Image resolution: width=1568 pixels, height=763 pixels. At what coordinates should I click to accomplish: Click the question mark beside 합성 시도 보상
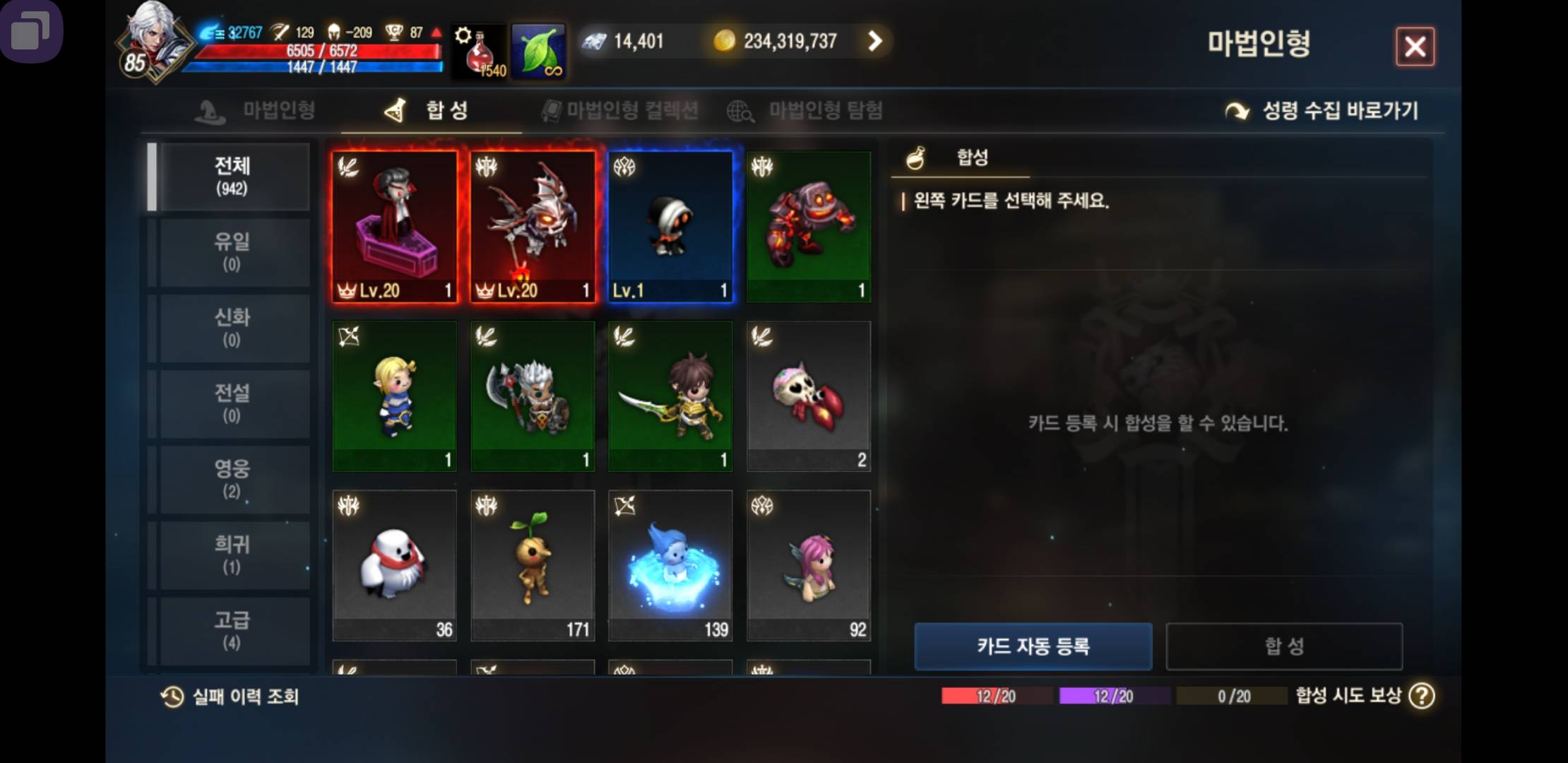tap(1424, 697)
